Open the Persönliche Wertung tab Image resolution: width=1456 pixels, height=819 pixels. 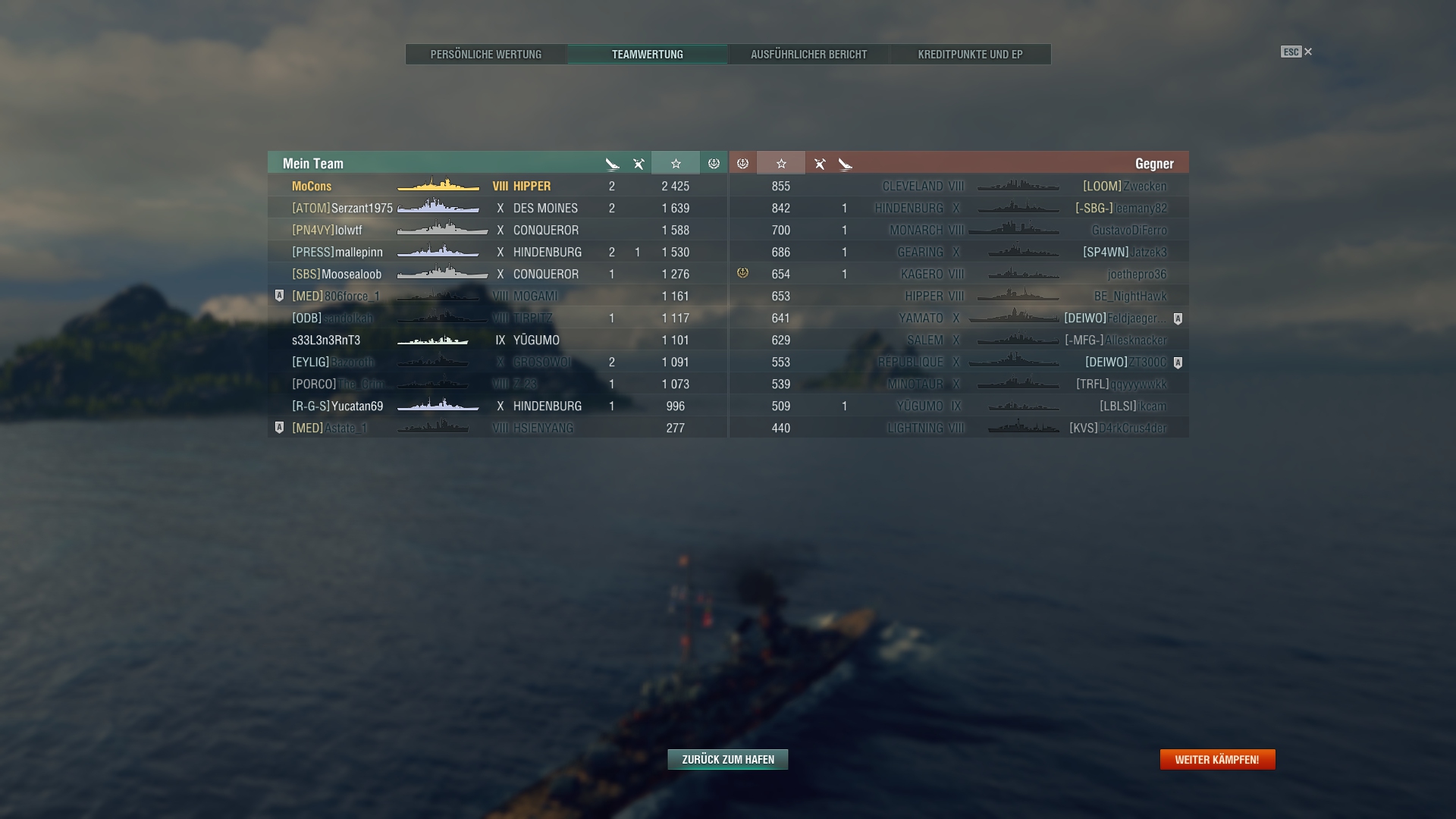(x=485, y=54)
